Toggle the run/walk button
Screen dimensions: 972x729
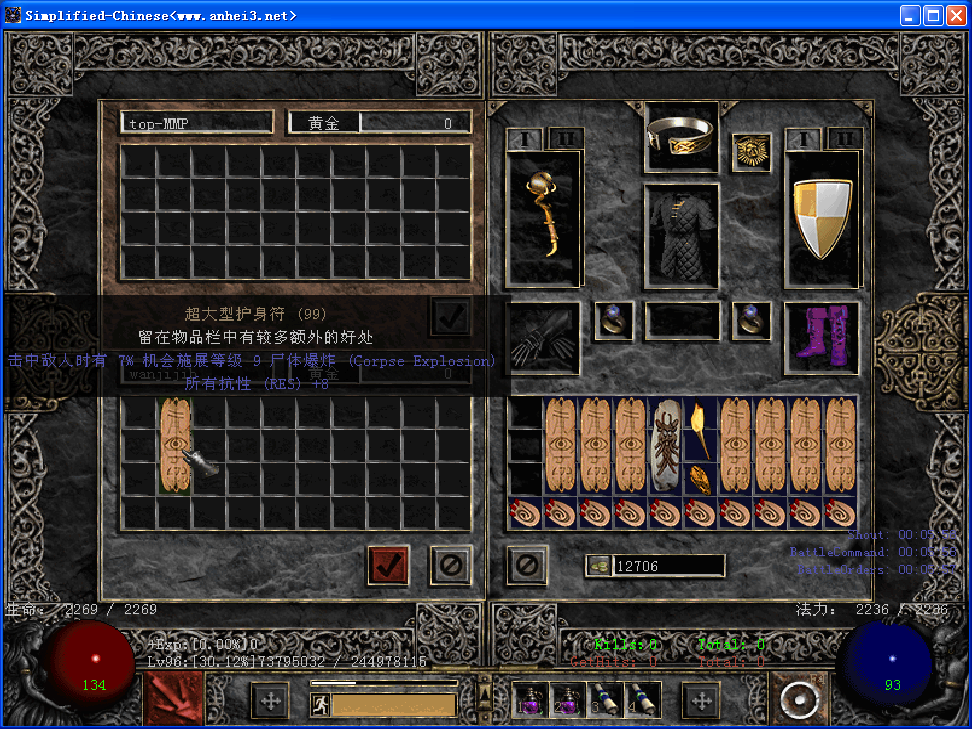pos(320,704)
